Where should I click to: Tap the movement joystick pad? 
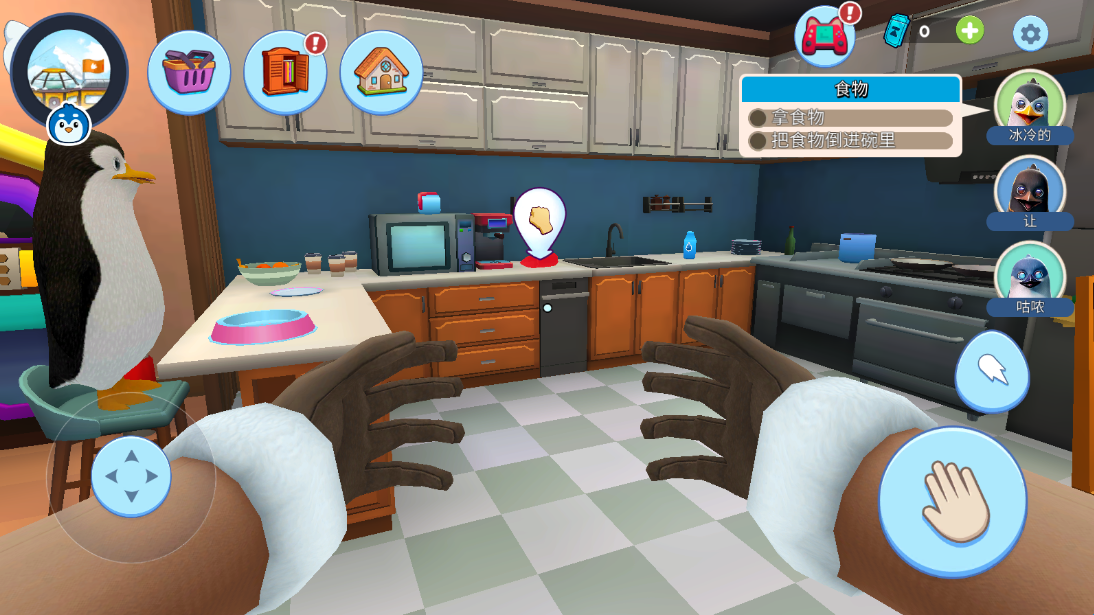tap(131, 476)
